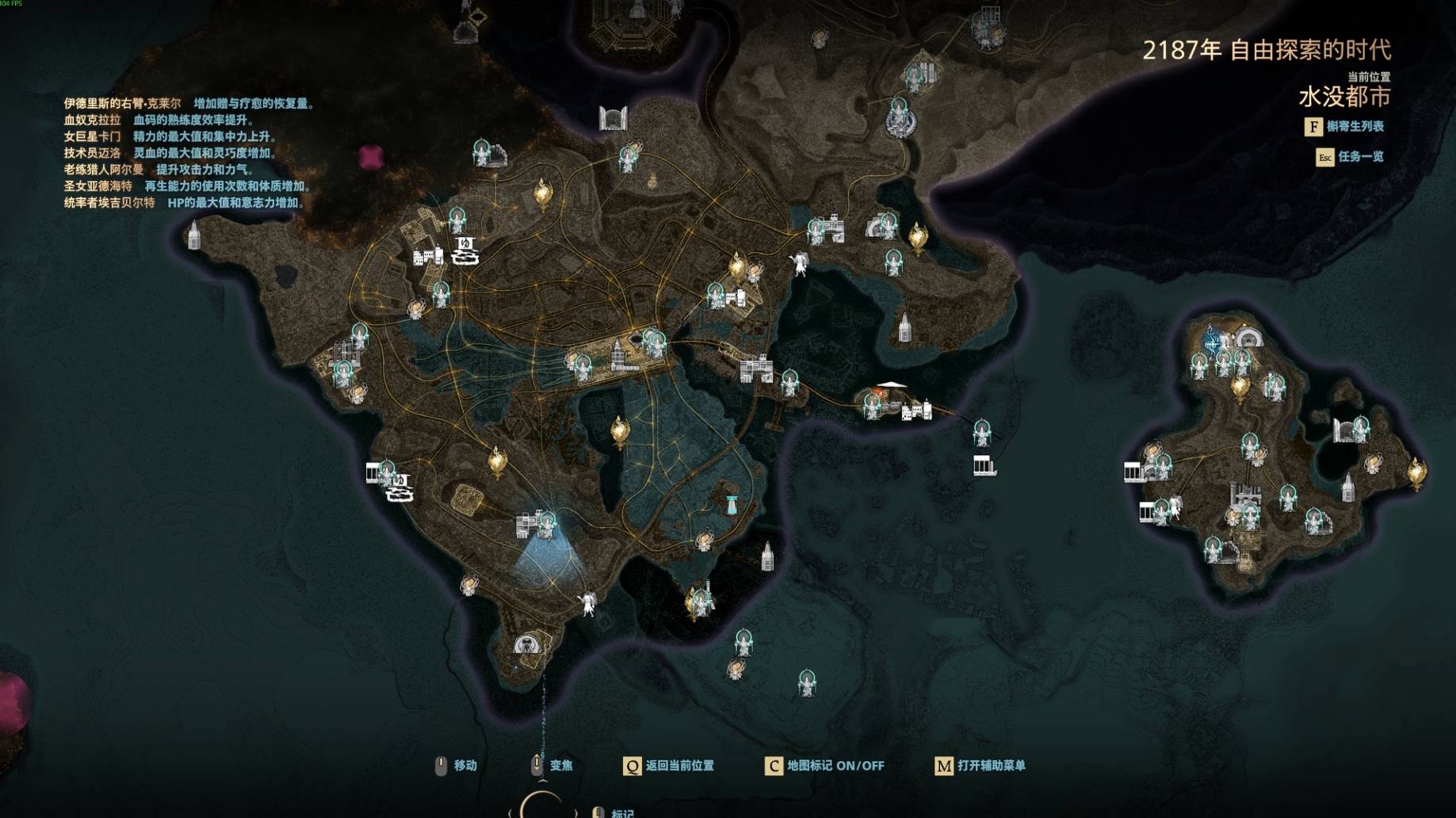
Task: Select the blue glowing marker on the eastern island
Action: [x=1211, y=341]
